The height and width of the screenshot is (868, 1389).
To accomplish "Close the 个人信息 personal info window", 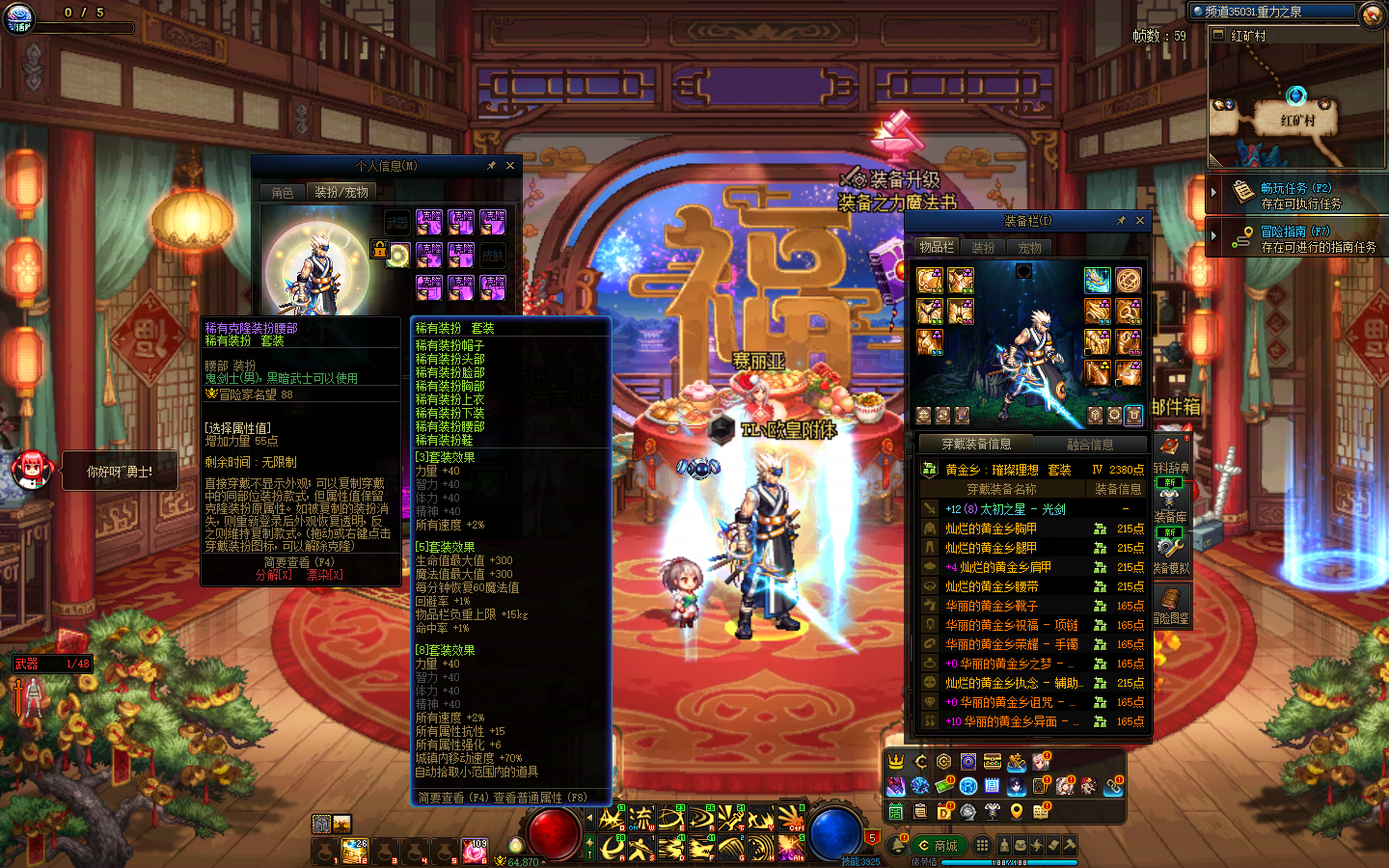I will (510, 166).
